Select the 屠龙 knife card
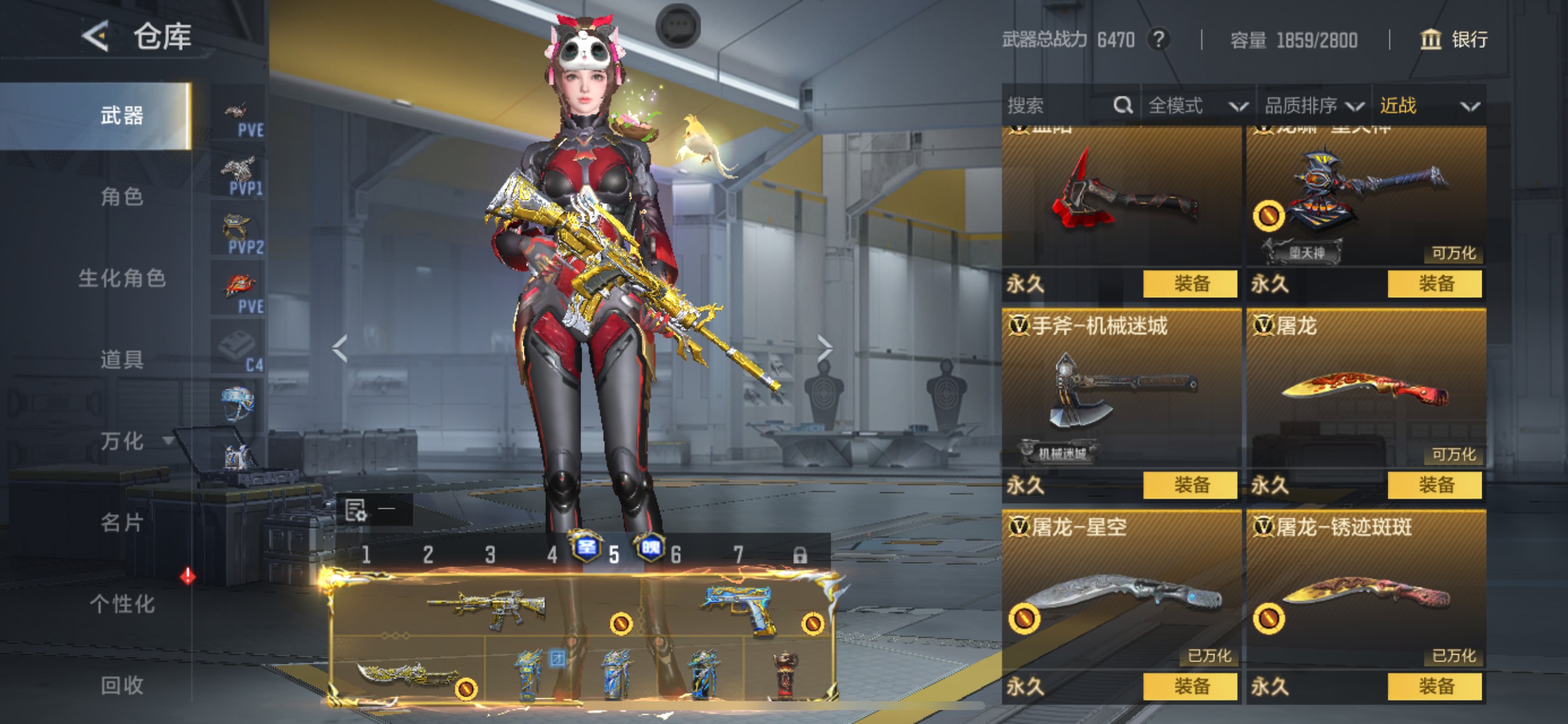This screenshot has height=724, width=1568. 1366,389
